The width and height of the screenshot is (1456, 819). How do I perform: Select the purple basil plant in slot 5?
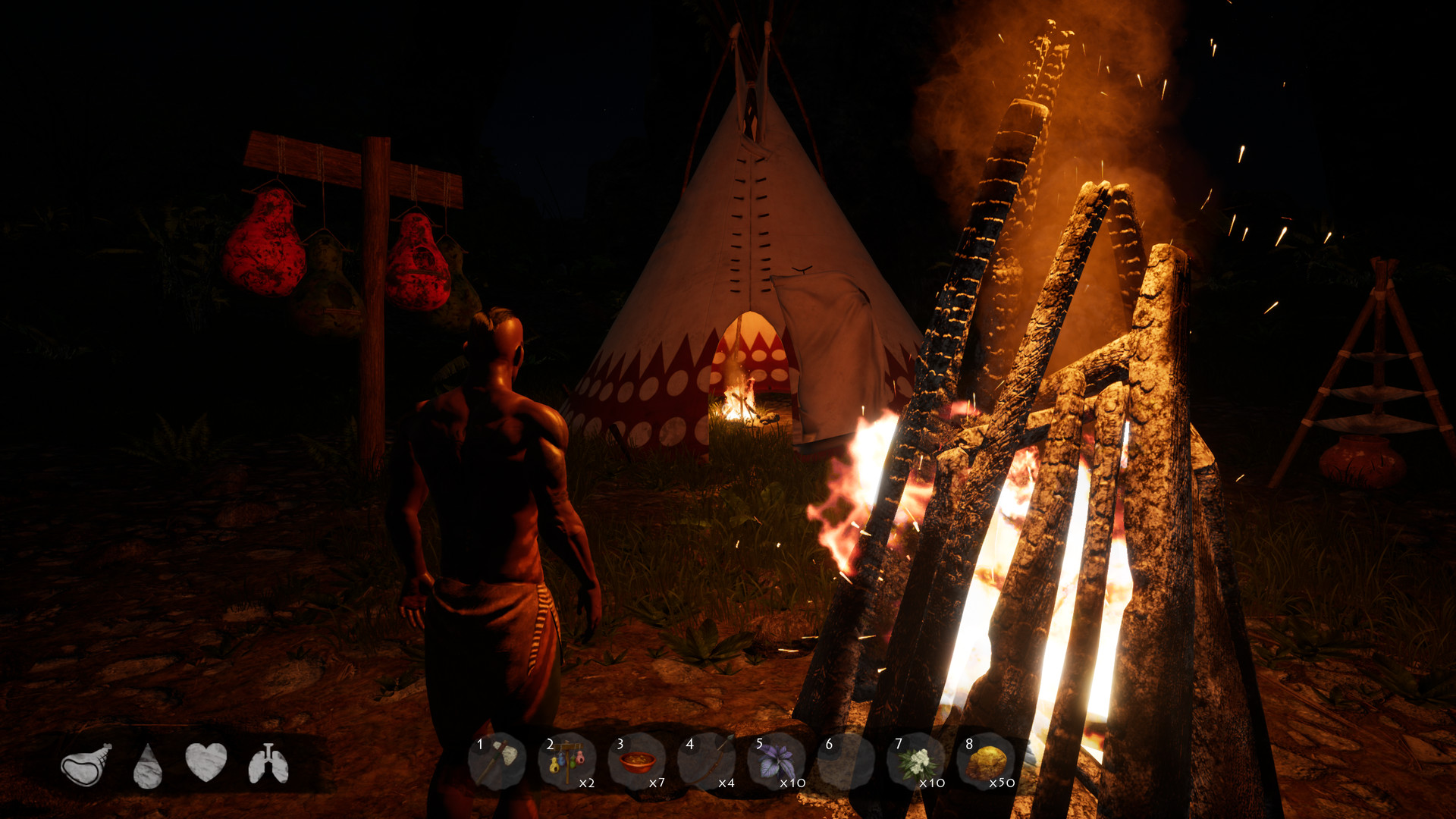point(775,762)
